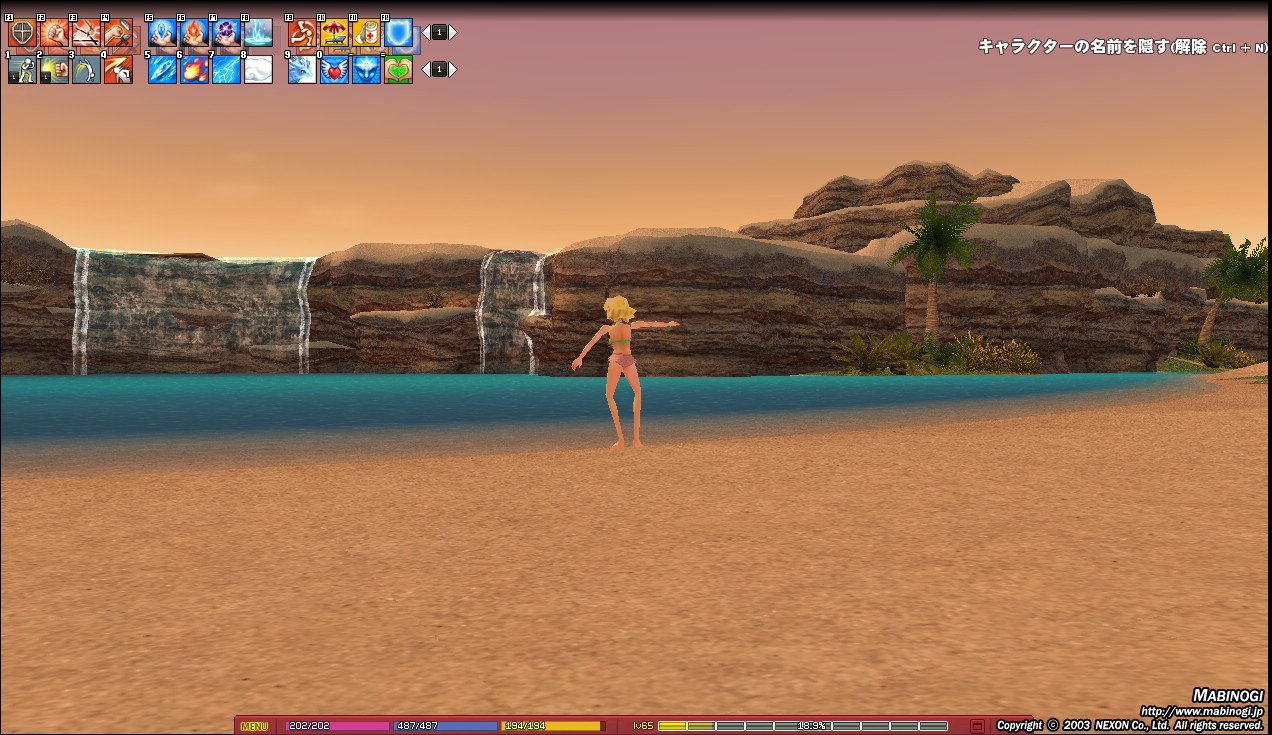
Task: Click the upper hotbar's next-page right arrow
Action: tap(453, 33)
